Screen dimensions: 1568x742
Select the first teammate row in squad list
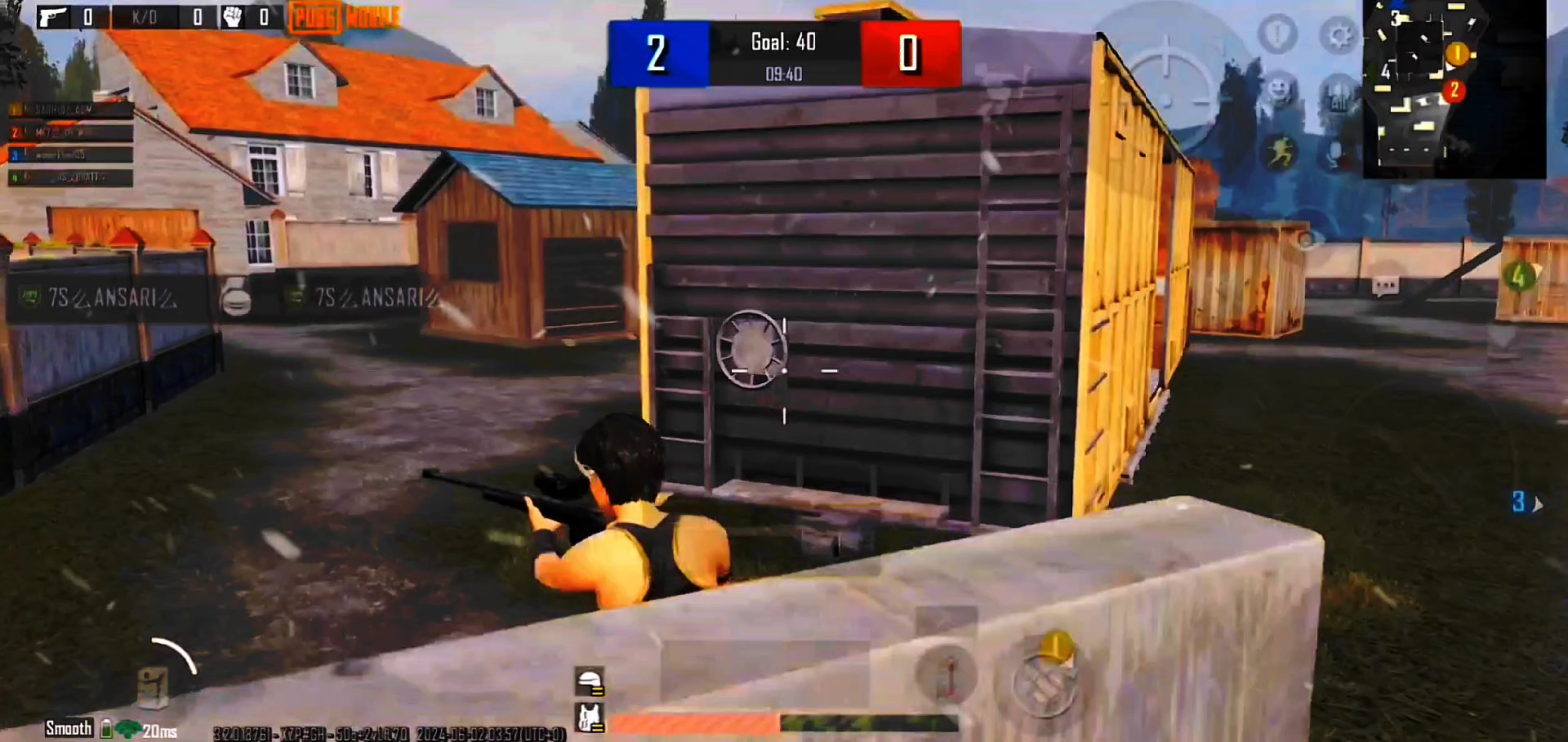70,110
